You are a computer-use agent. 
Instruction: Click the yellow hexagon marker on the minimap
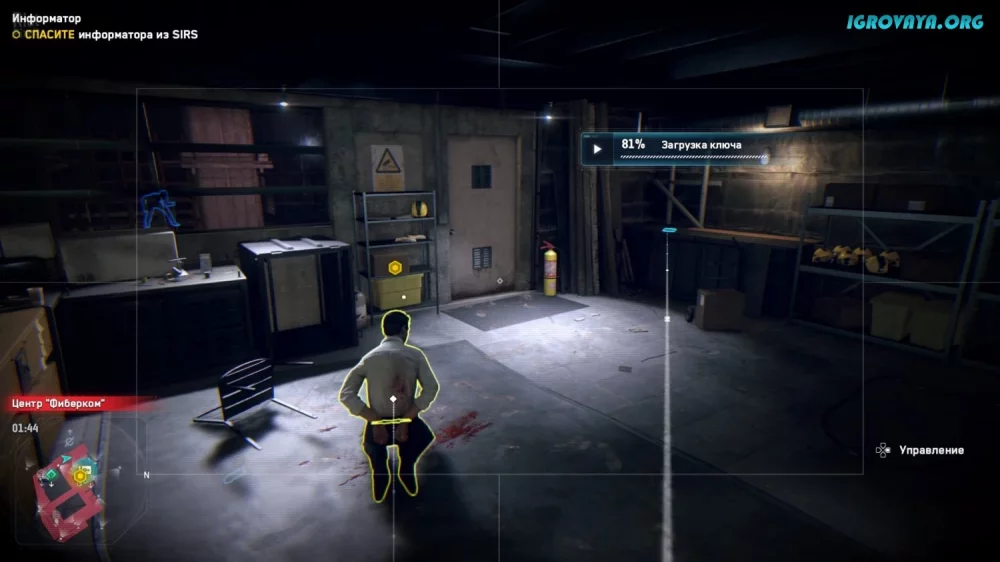pos(80,476)
